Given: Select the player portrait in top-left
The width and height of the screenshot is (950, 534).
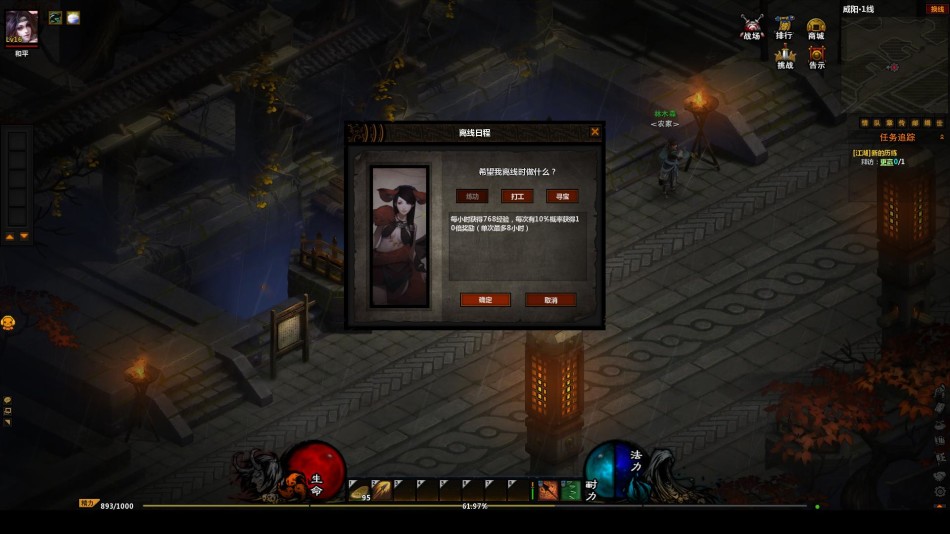Looking at the screenshot, I should point(22,27).
